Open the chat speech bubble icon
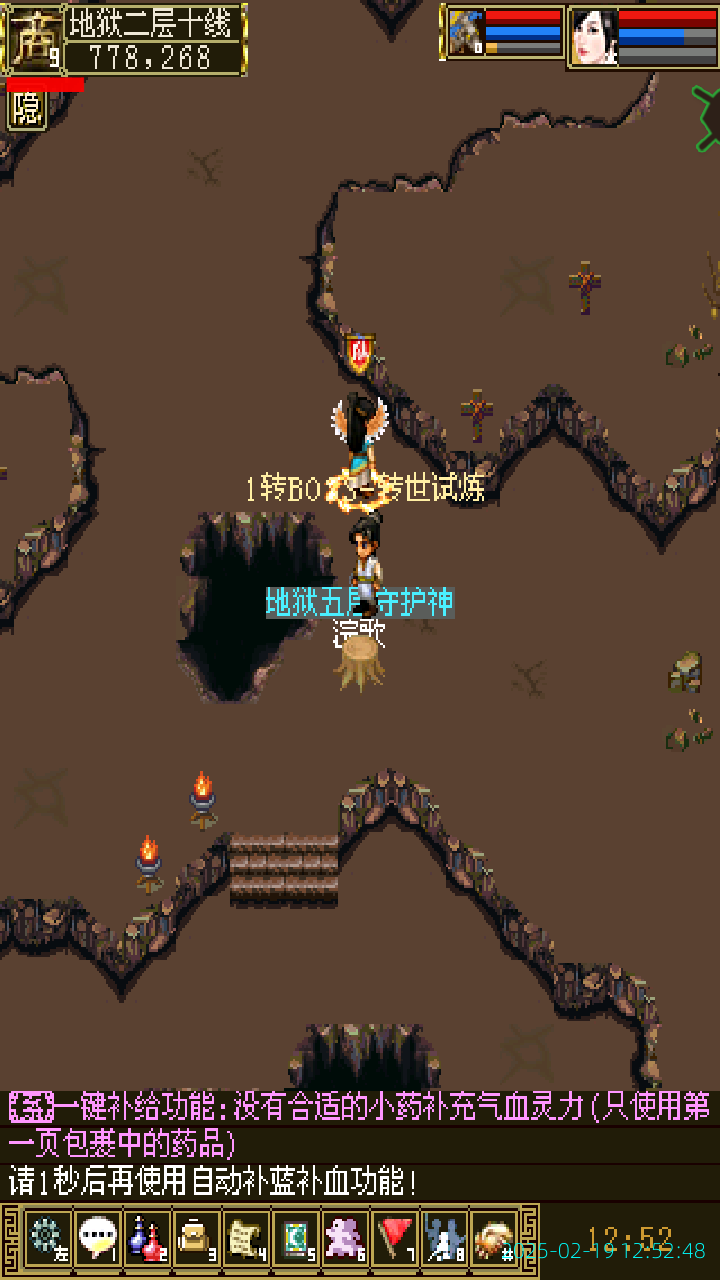This screenshot has height=1280, width=720. pos(97,1239)
